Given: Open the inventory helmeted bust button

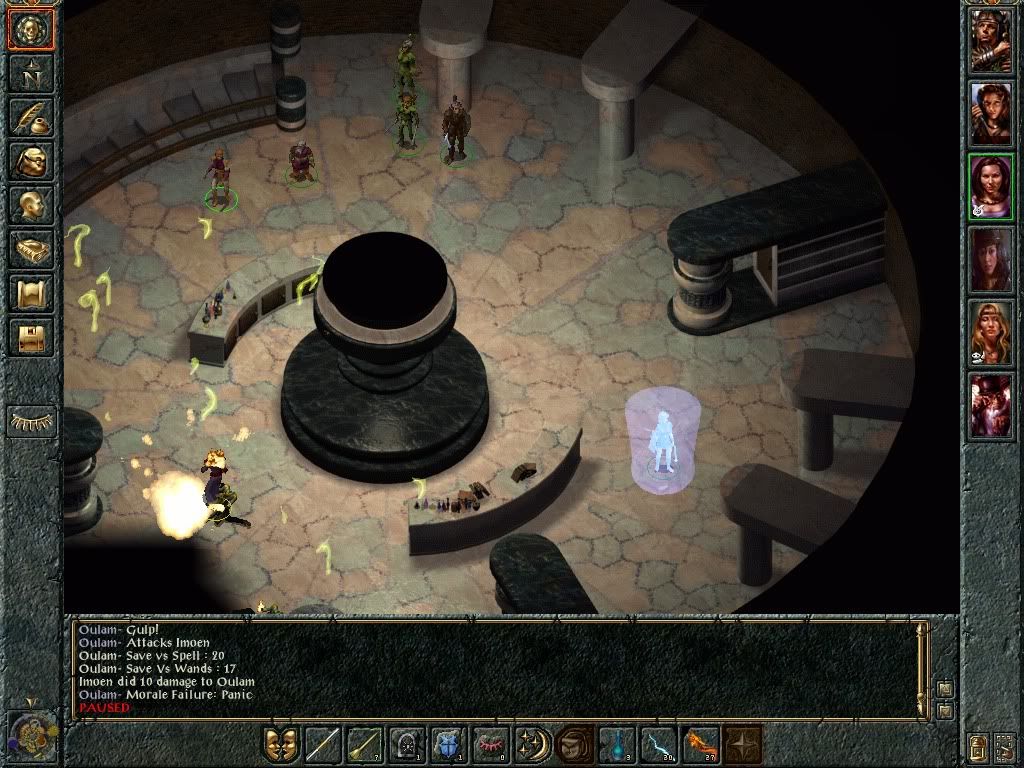Looking at the screenshot, I should click(x=31, y=161).
